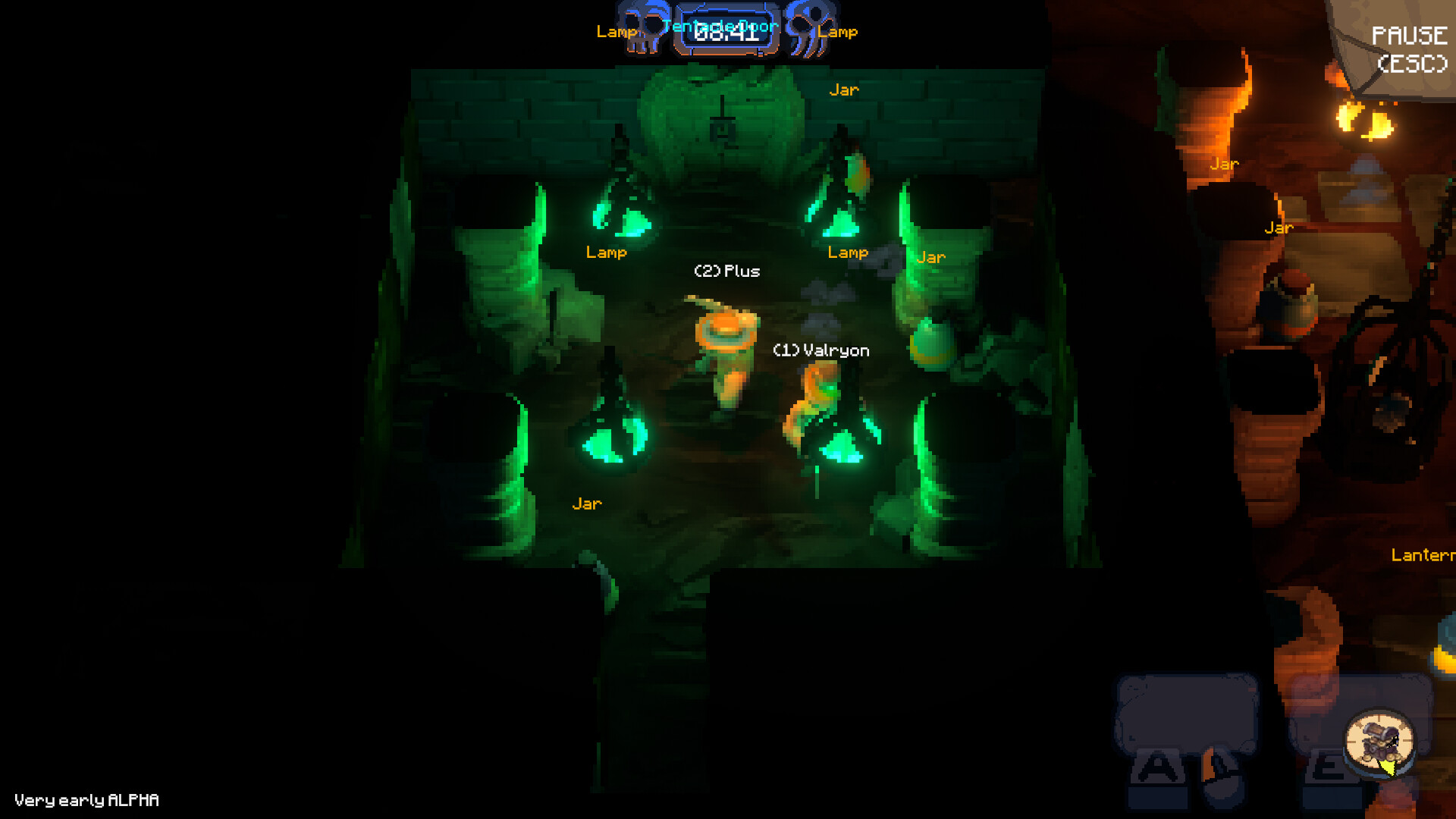This screenshot has width=1456, height=819.
Task: Open the Jar near the top wall
Action: coord(845,89)
